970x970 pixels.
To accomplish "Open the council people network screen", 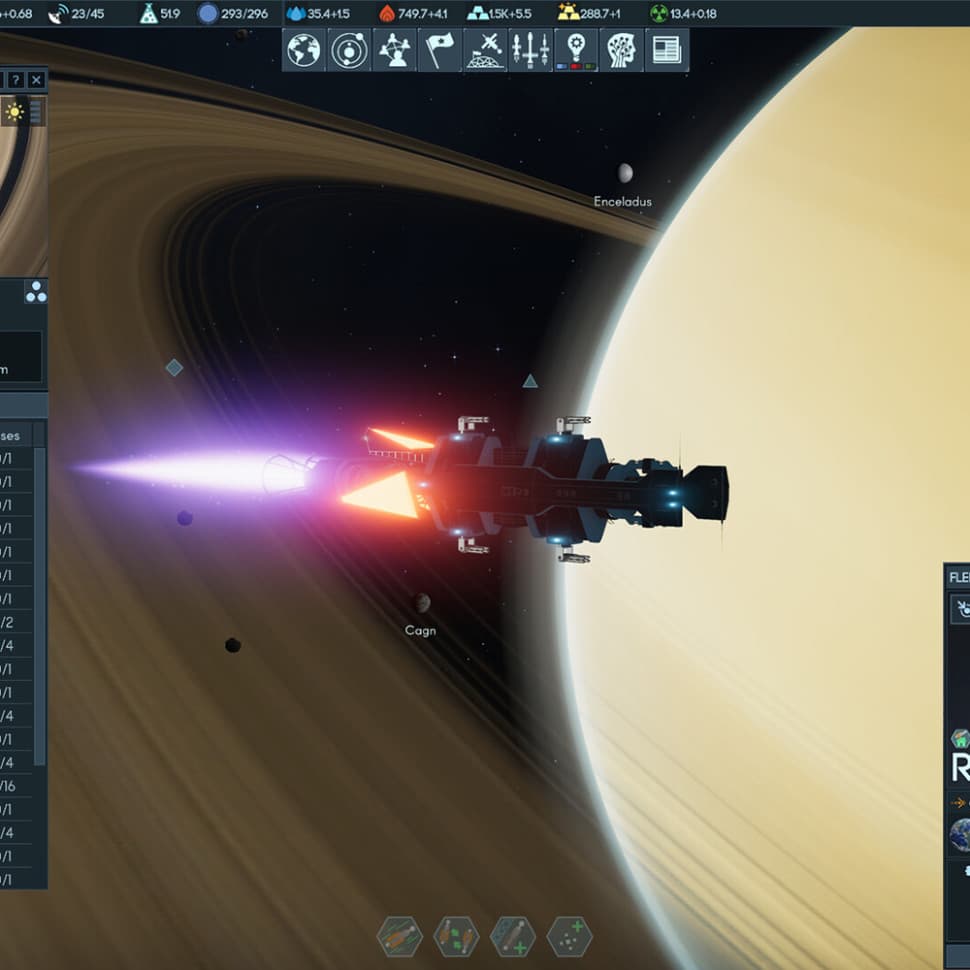I will coord(394,50).
